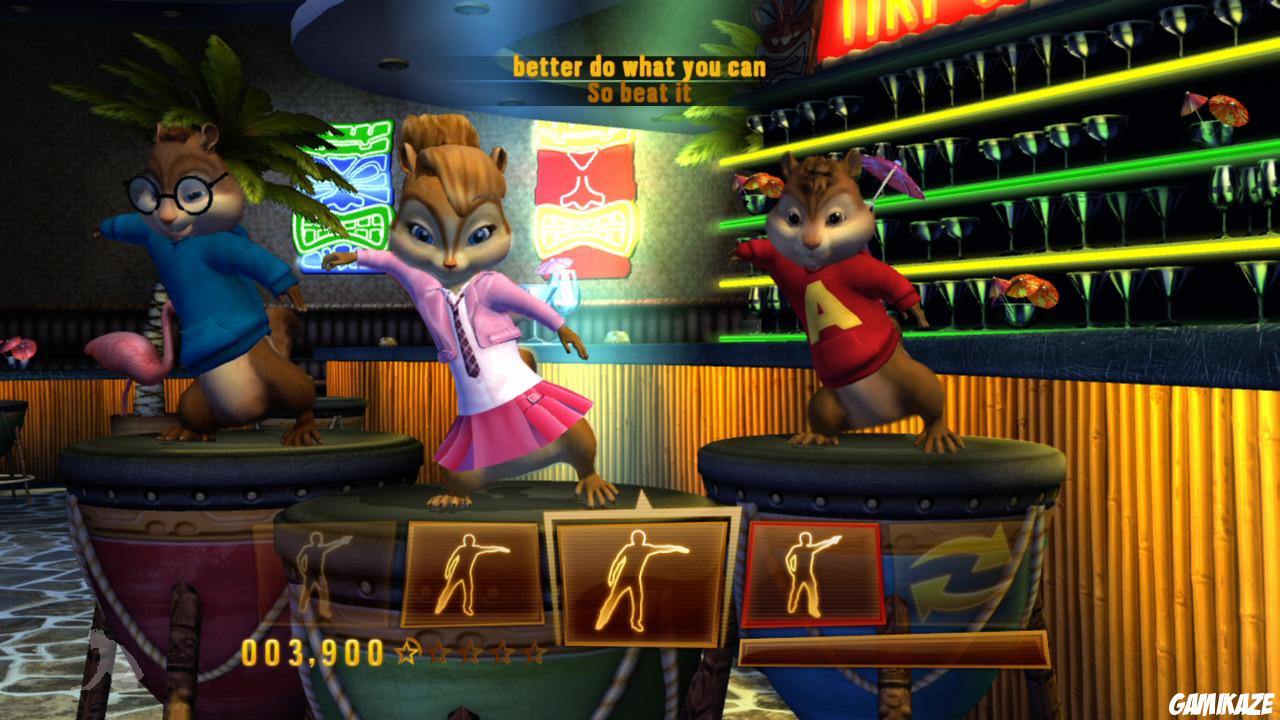
Task: Click the lyric 'better do what you can'
Action: 638,66
